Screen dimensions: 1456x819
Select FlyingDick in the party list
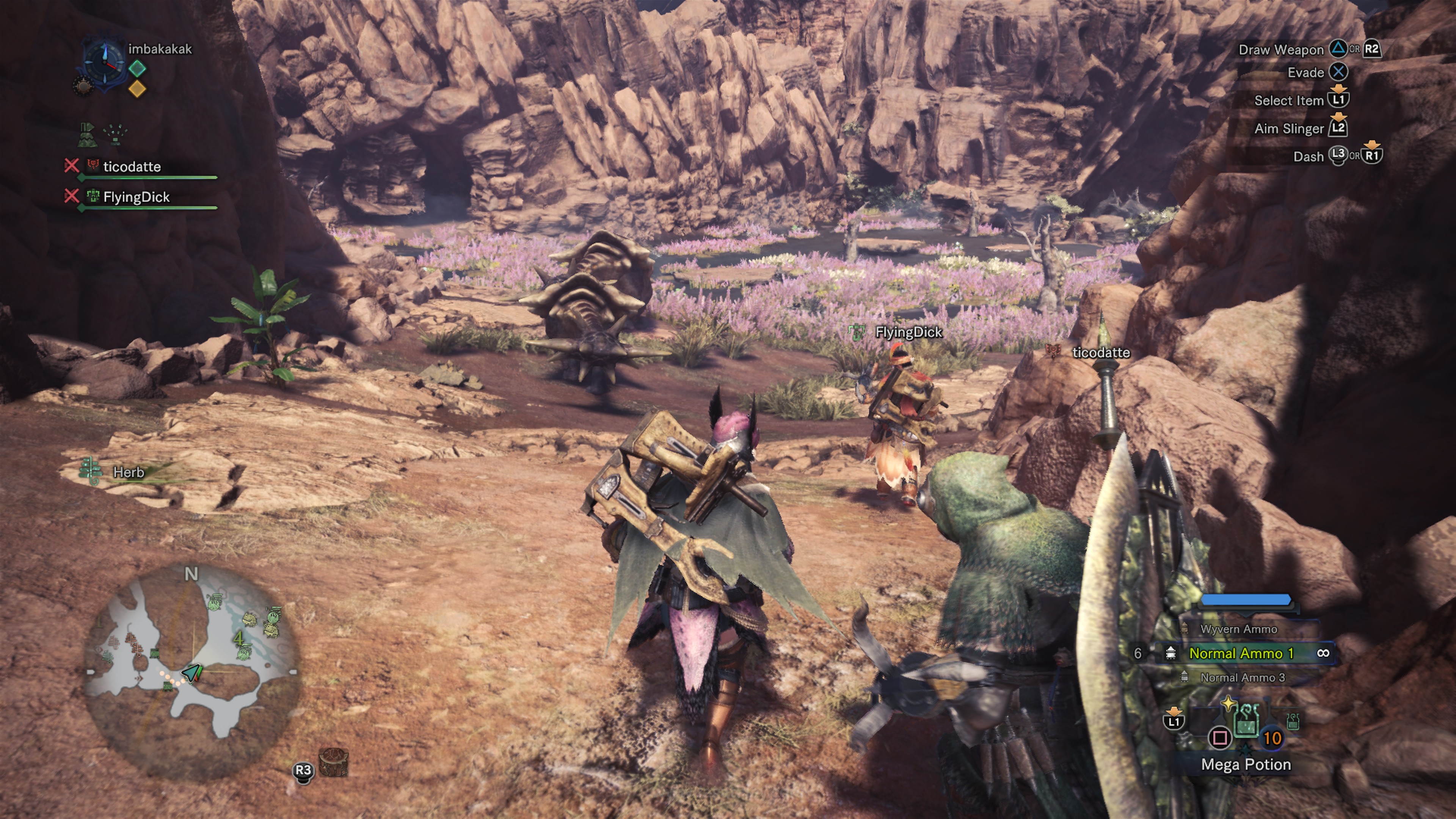tap(136, 197)
